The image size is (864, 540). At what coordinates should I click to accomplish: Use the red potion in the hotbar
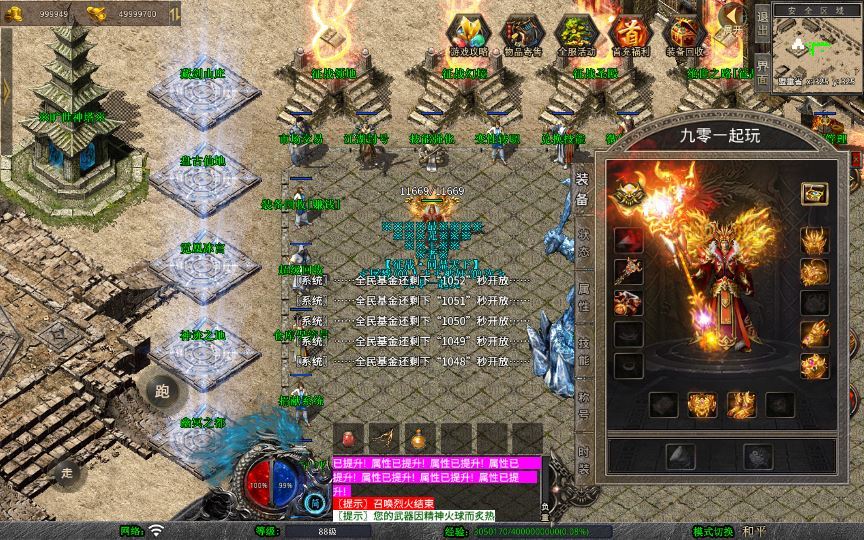(349, 438)
